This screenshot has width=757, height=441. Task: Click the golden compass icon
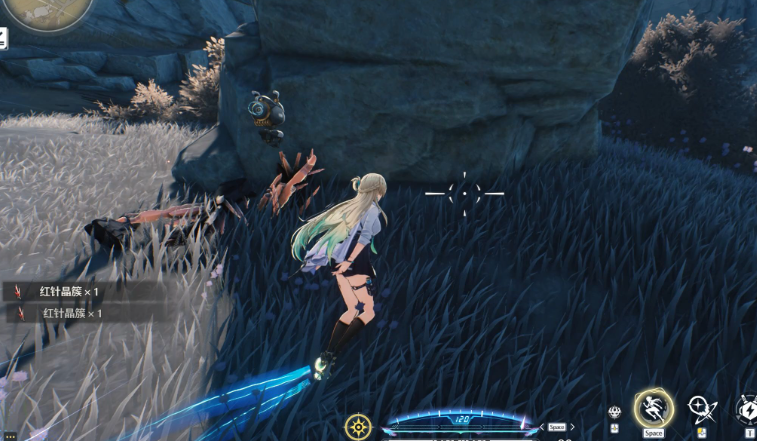[358, 427]
